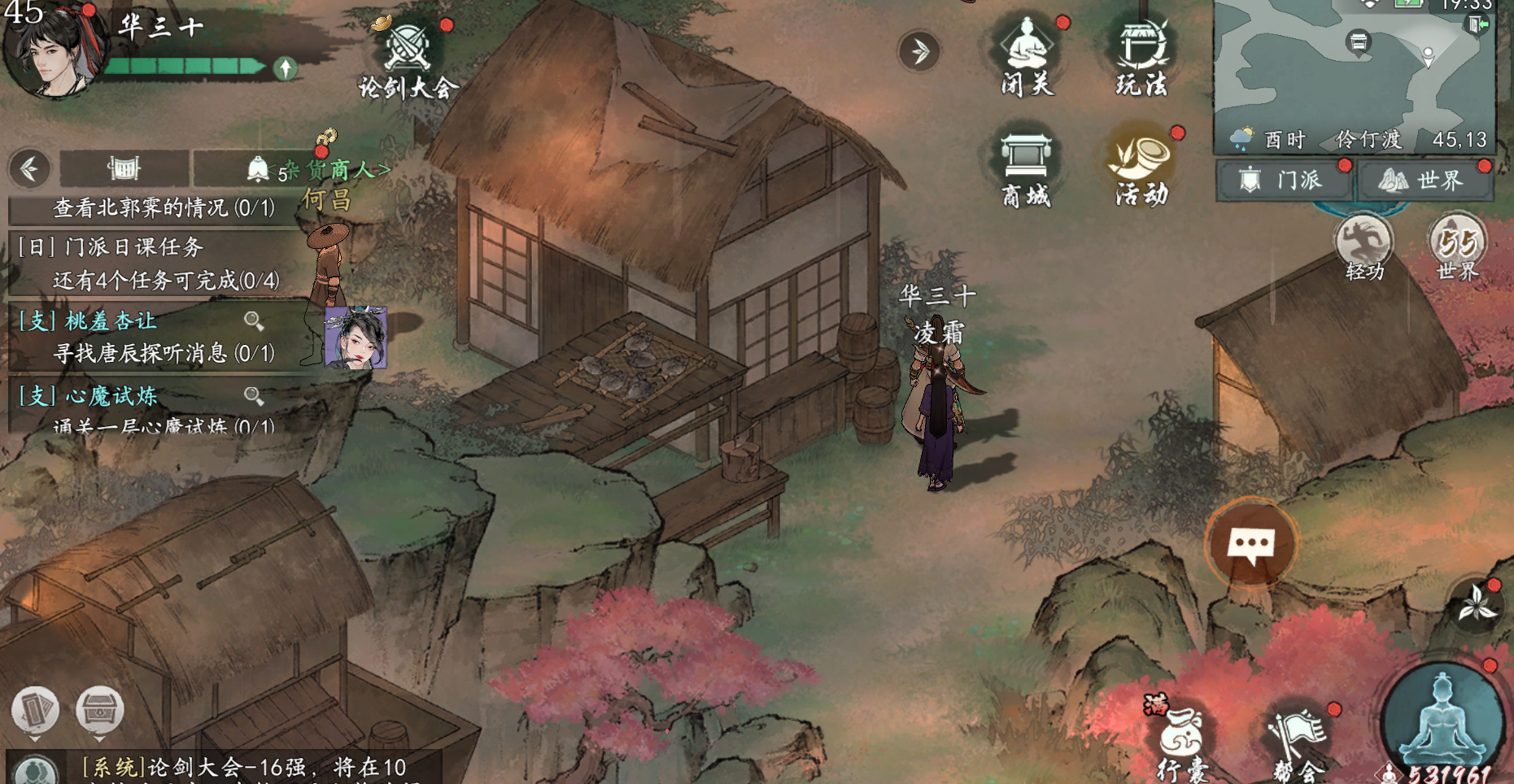Open the chat speech-bubble button
This screenshot has height=784, width=1514.
1250,543
